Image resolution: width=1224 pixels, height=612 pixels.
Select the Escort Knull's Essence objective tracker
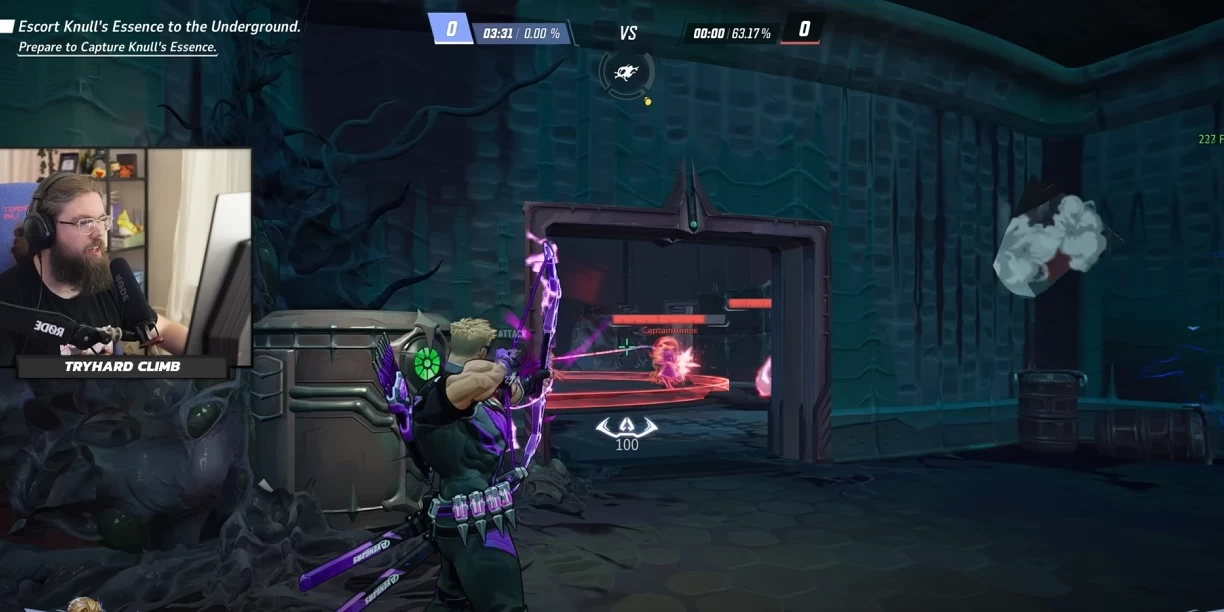tap(159, 27)
